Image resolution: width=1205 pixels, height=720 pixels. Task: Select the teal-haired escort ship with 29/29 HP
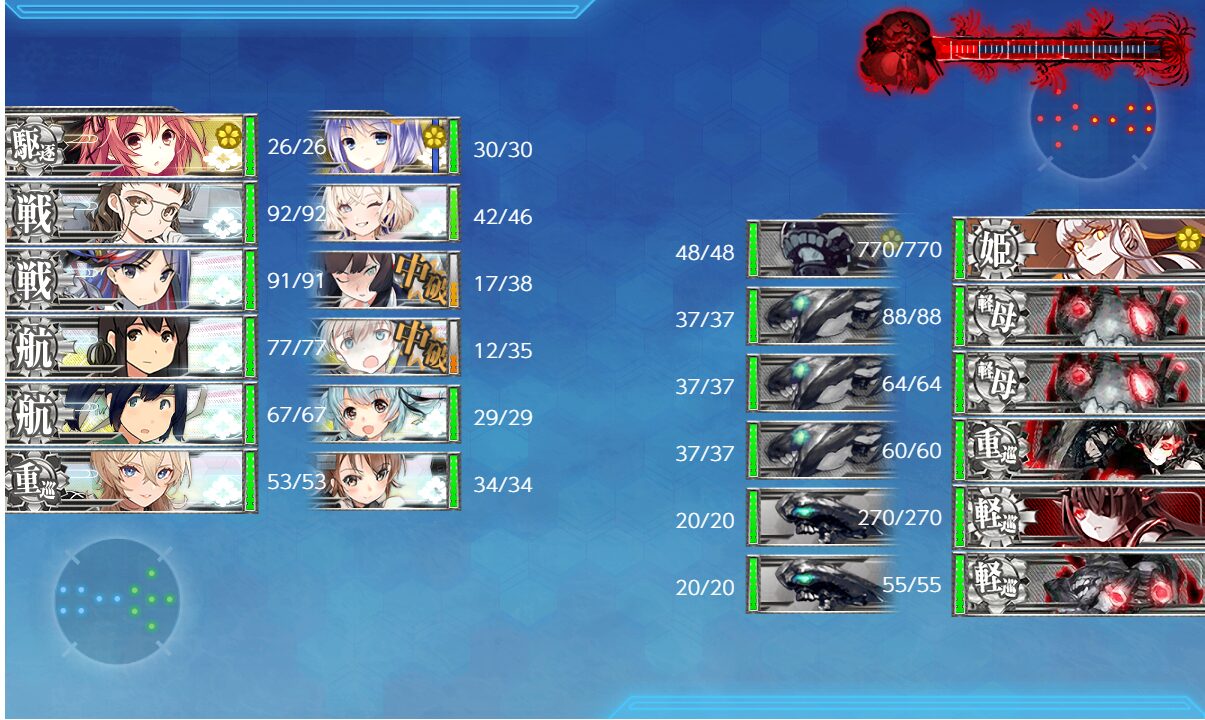pos(385,414)
